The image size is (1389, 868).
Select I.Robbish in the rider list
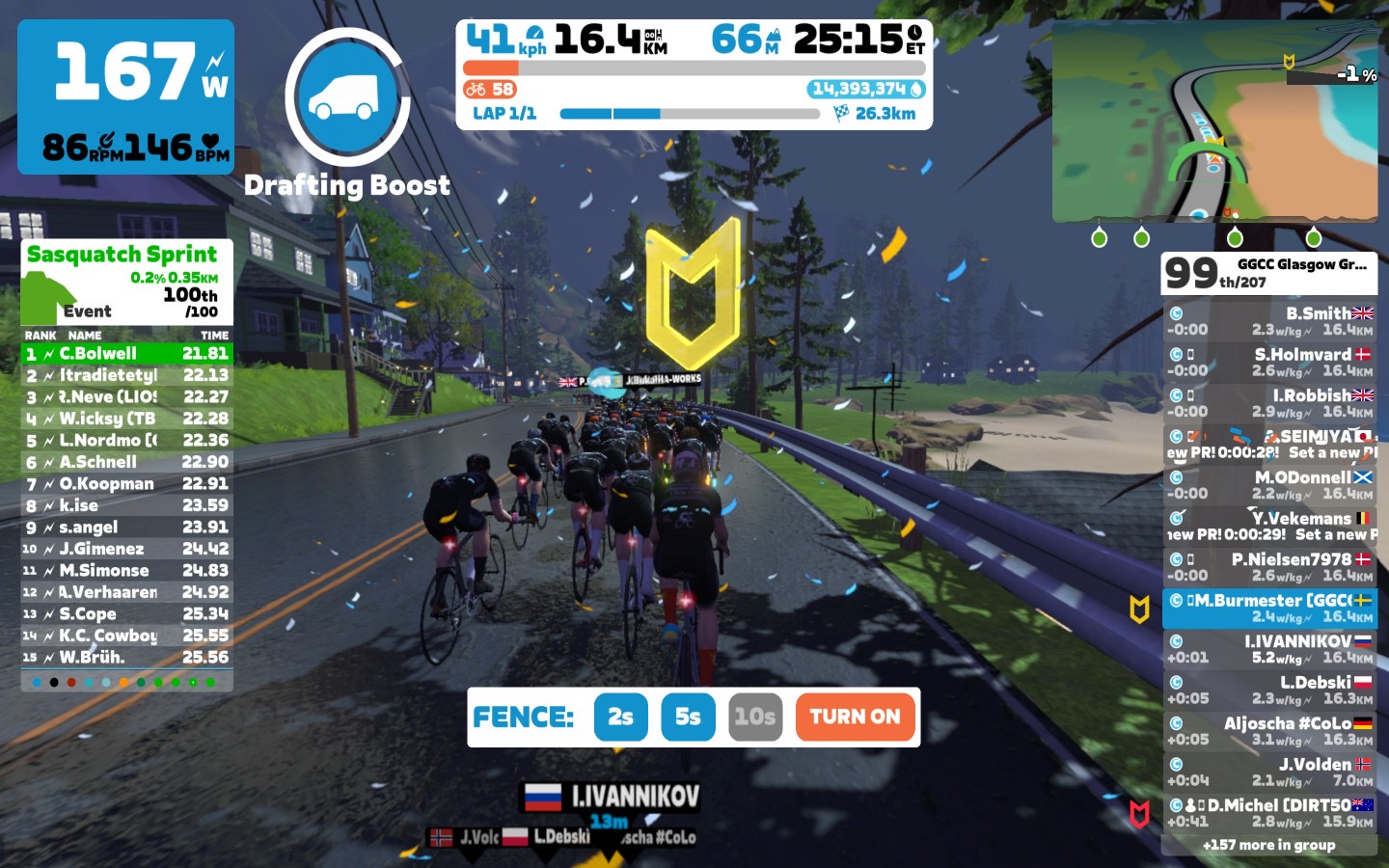pos(1269,403)
